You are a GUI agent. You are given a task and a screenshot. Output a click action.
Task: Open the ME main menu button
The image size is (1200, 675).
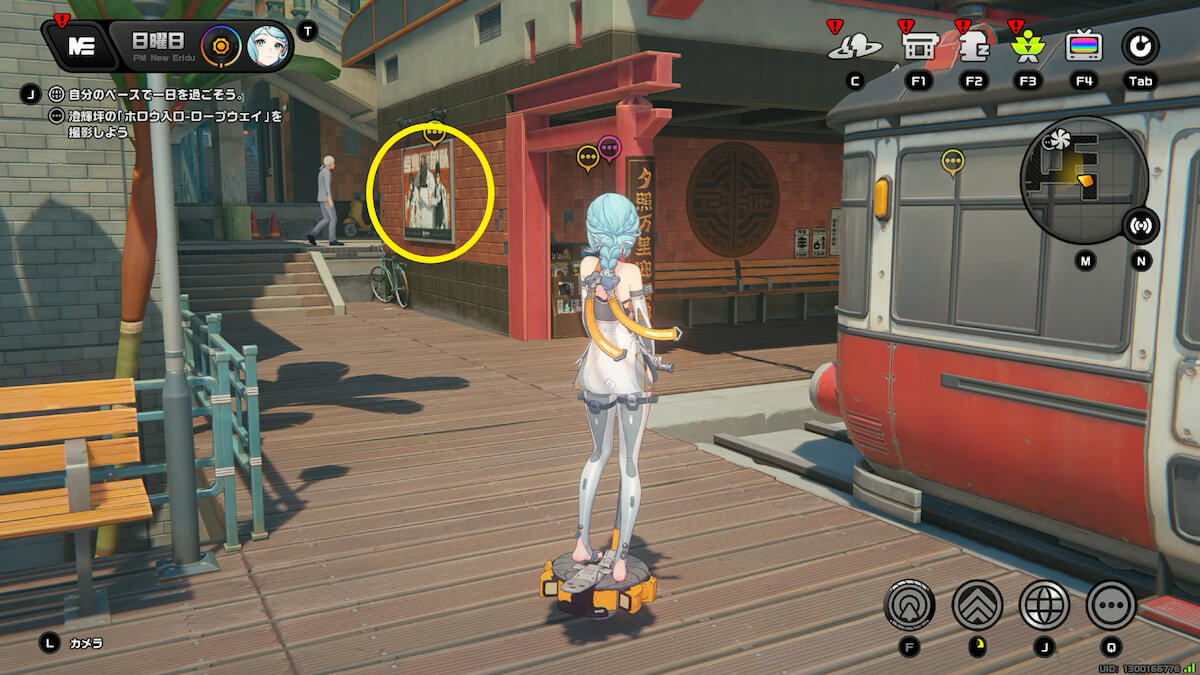point(81,45)
